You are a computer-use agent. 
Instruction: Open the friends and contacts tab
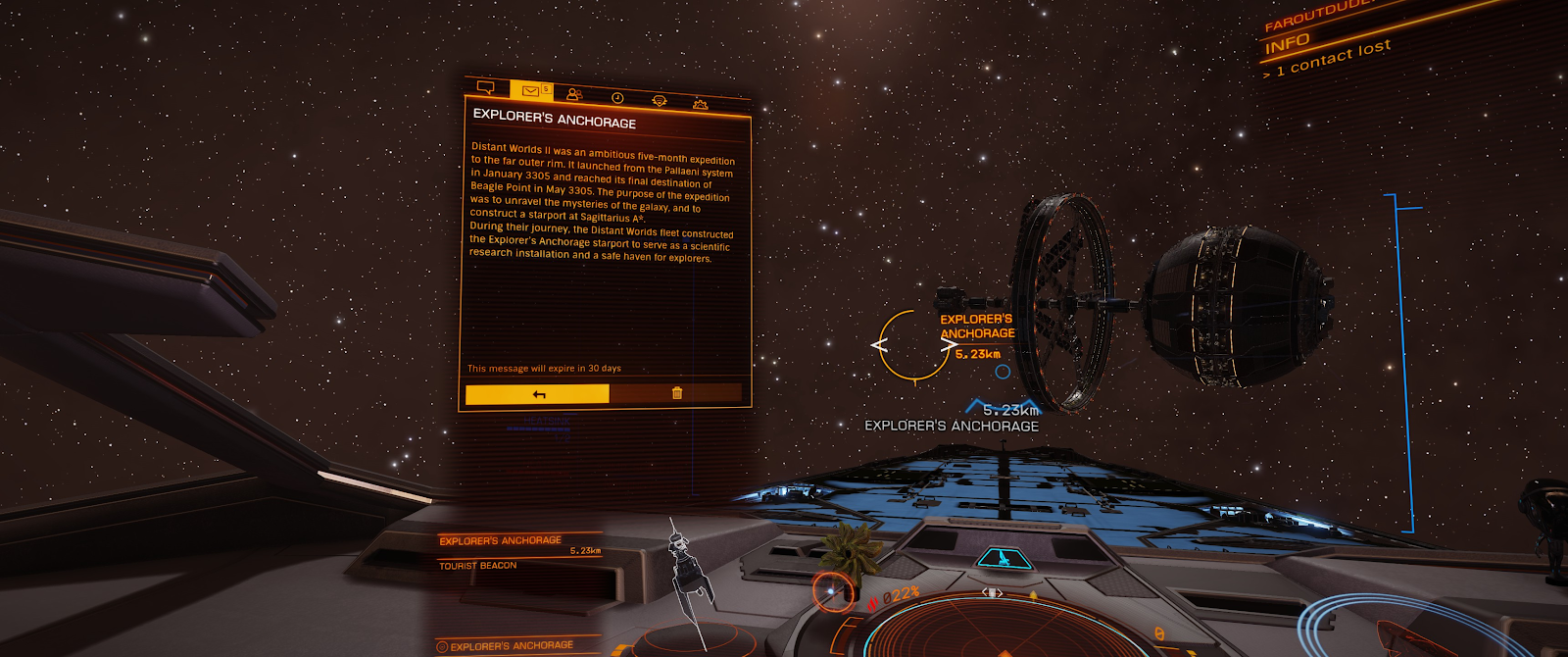click(x=574, y=94)
